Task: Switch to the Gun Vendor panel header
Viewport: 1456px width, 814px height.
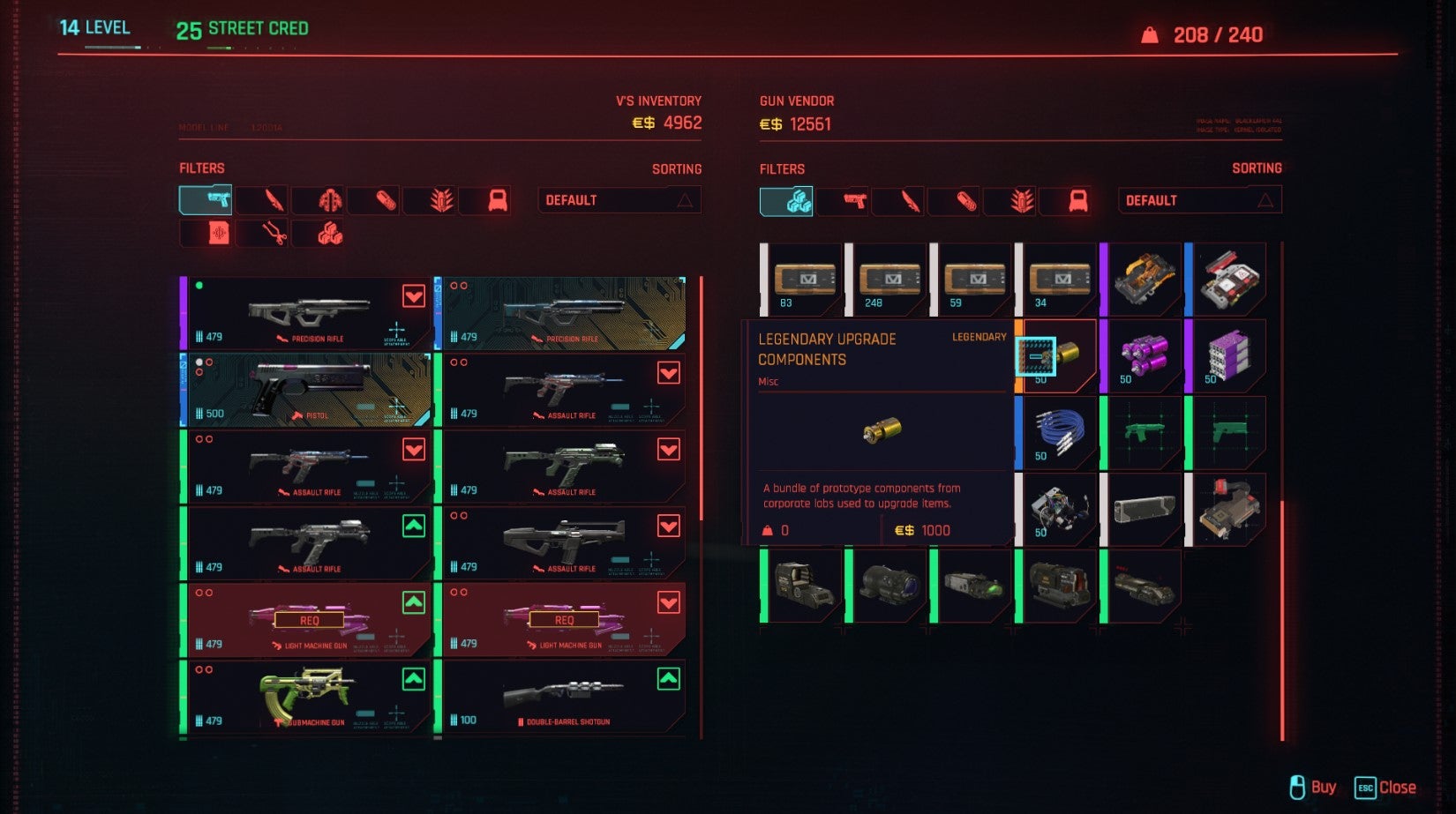Action: click(x=794, y=101)
